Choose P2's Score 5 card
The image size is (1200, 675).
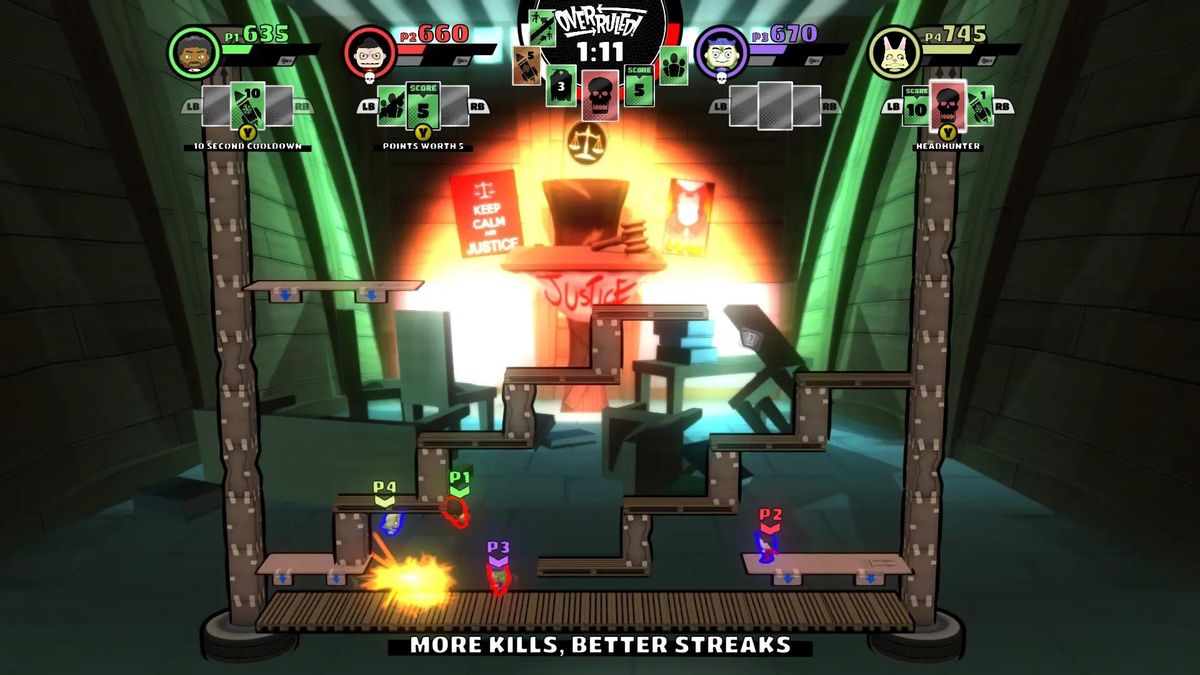coord(423,105)
